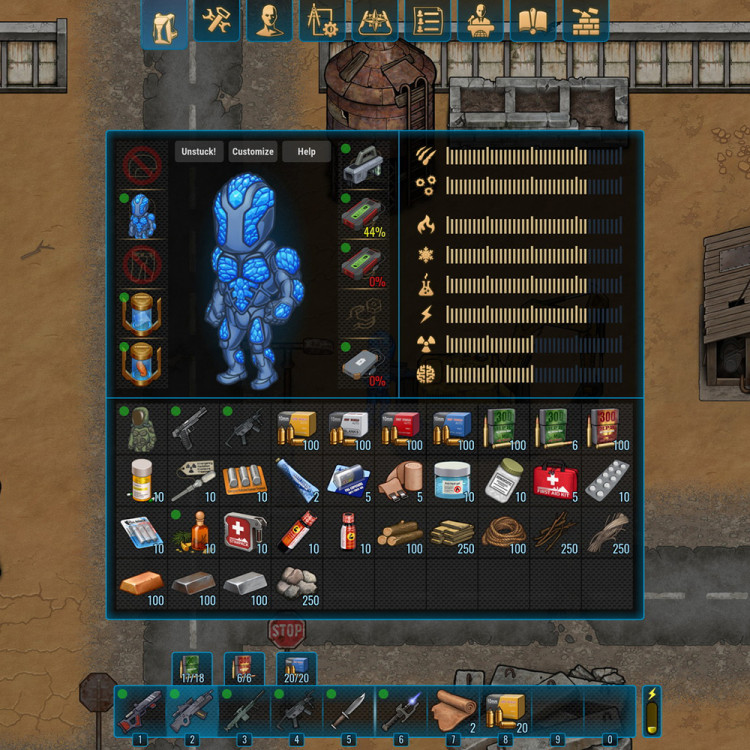Open the character head profile tab

(269, 22)
